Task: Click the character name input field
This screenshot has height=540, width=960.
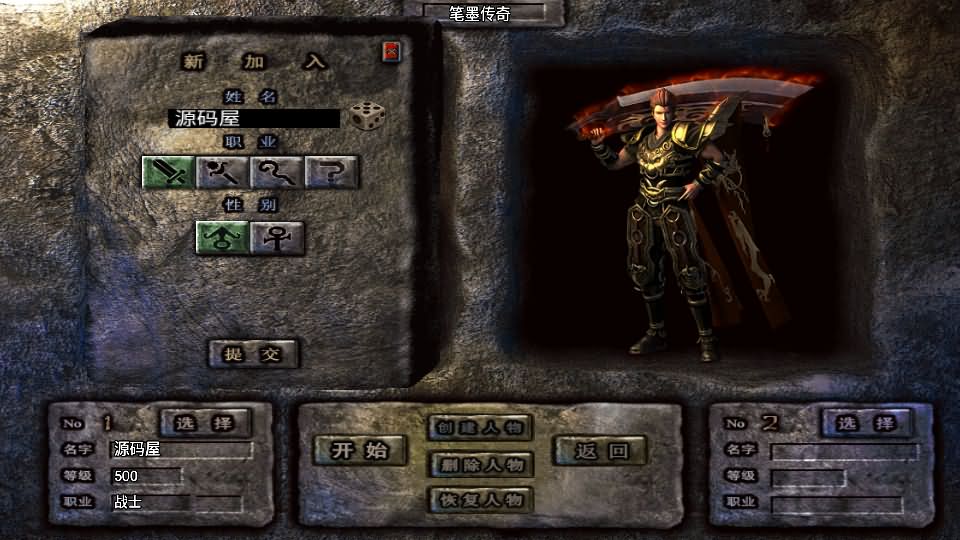Action: point(254,119)
